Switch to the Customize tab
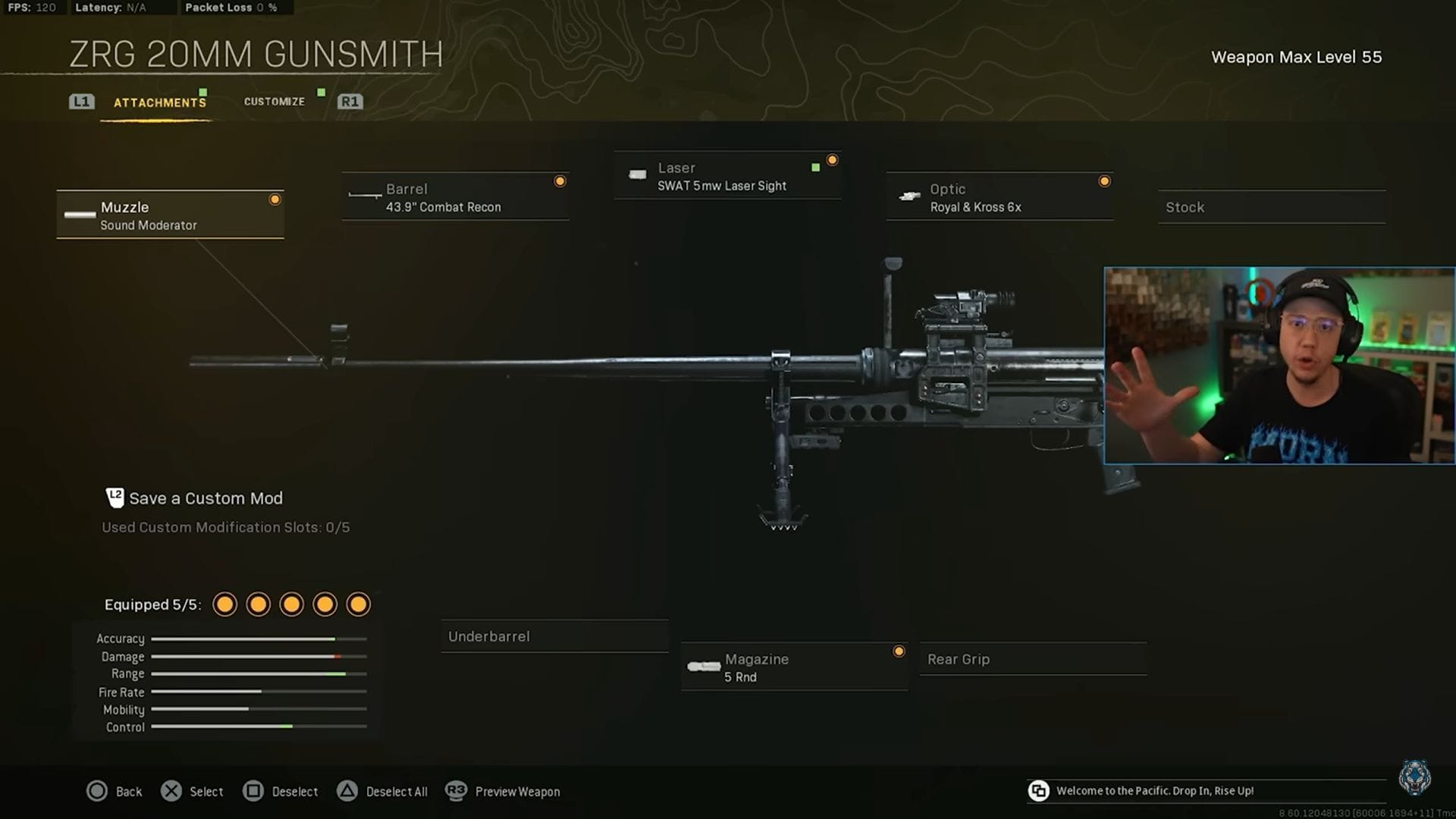 274,101
